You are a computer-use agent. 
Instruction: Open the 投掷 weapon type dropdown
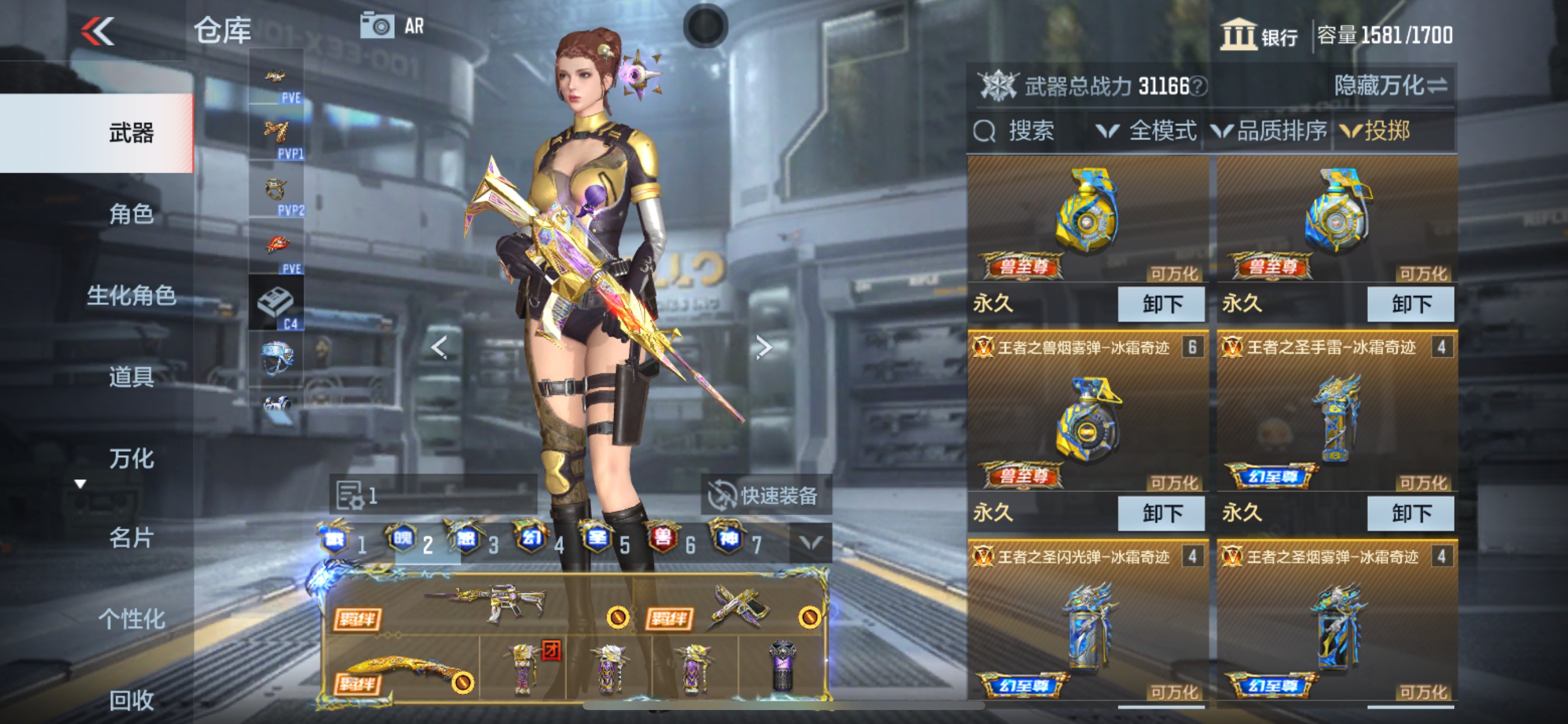pyautogui.click(x=1375, y=131)
